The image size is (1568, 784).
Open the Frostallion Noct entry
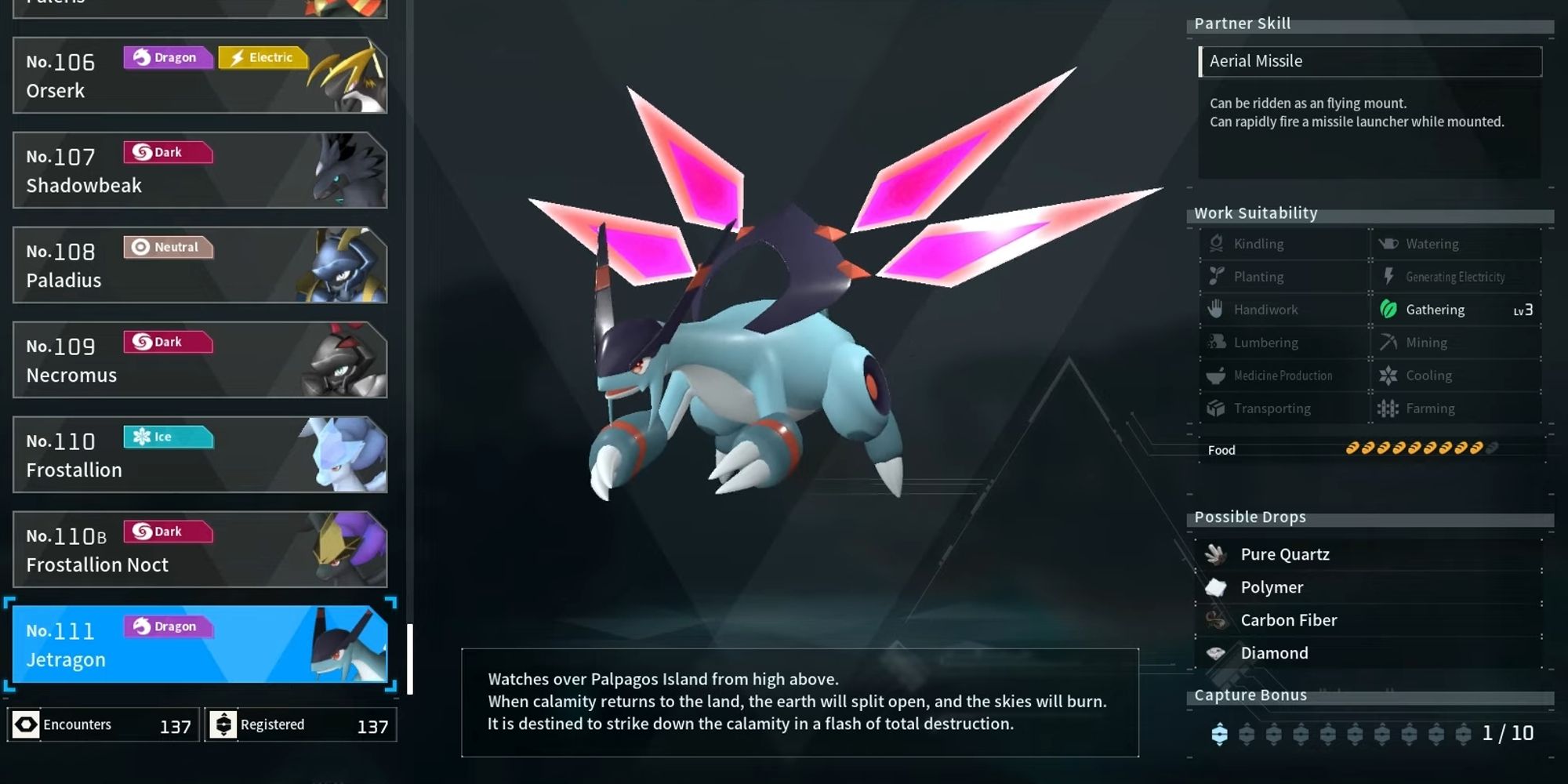[200, 550]
